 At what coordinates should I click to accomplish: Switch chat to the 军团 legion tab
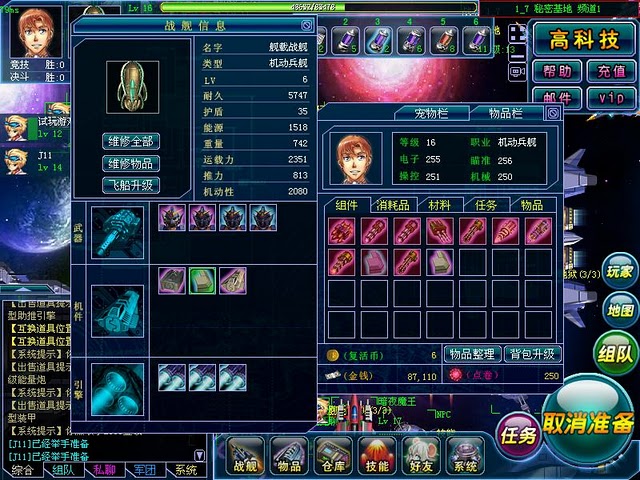144,470
